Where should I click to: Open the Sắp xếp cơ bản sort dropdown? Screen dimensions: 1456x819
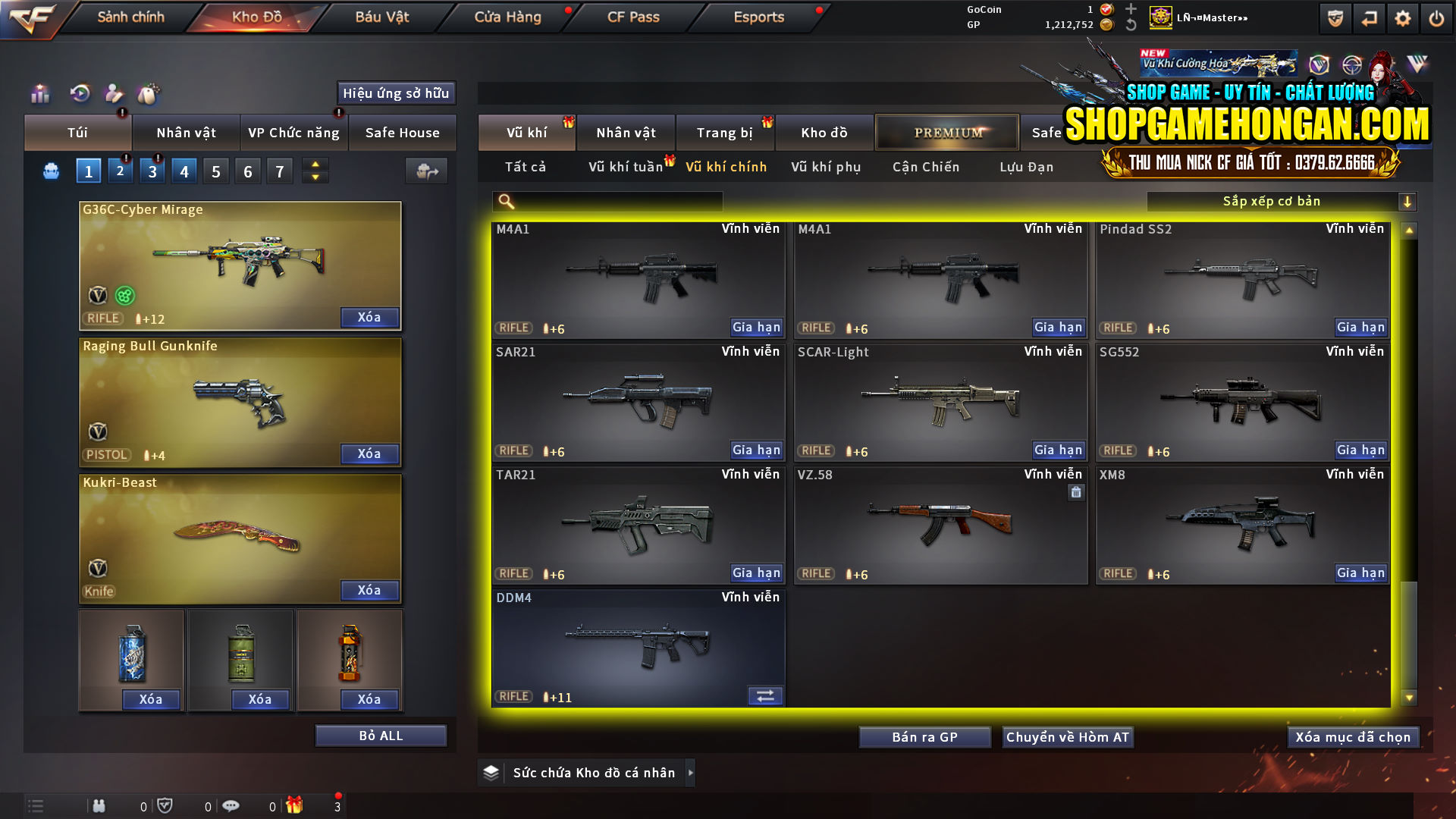[x=1282, y=201]
